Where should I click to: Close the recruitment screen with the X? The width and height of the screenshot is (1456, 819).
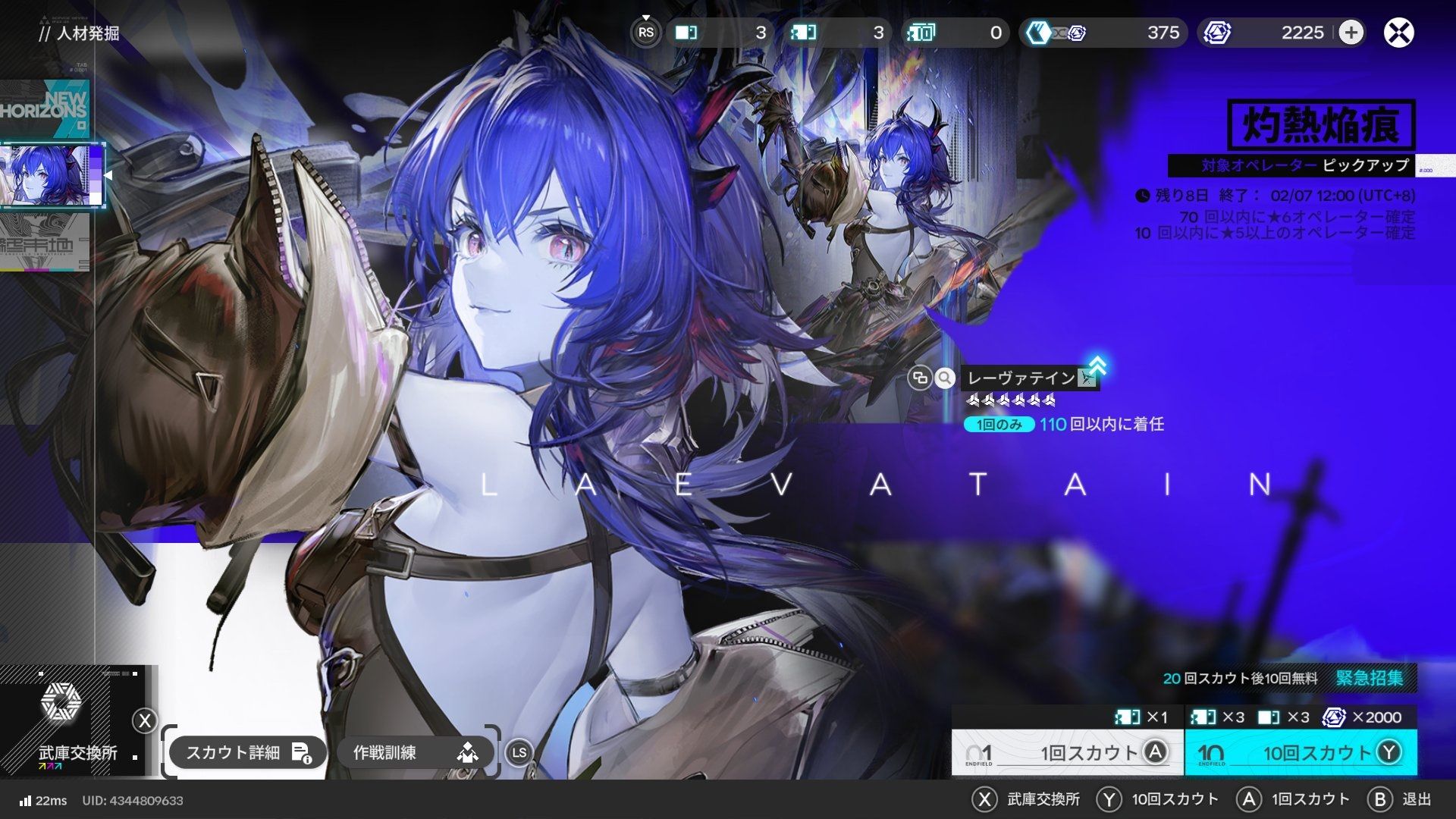click(x=1398, y=33)
